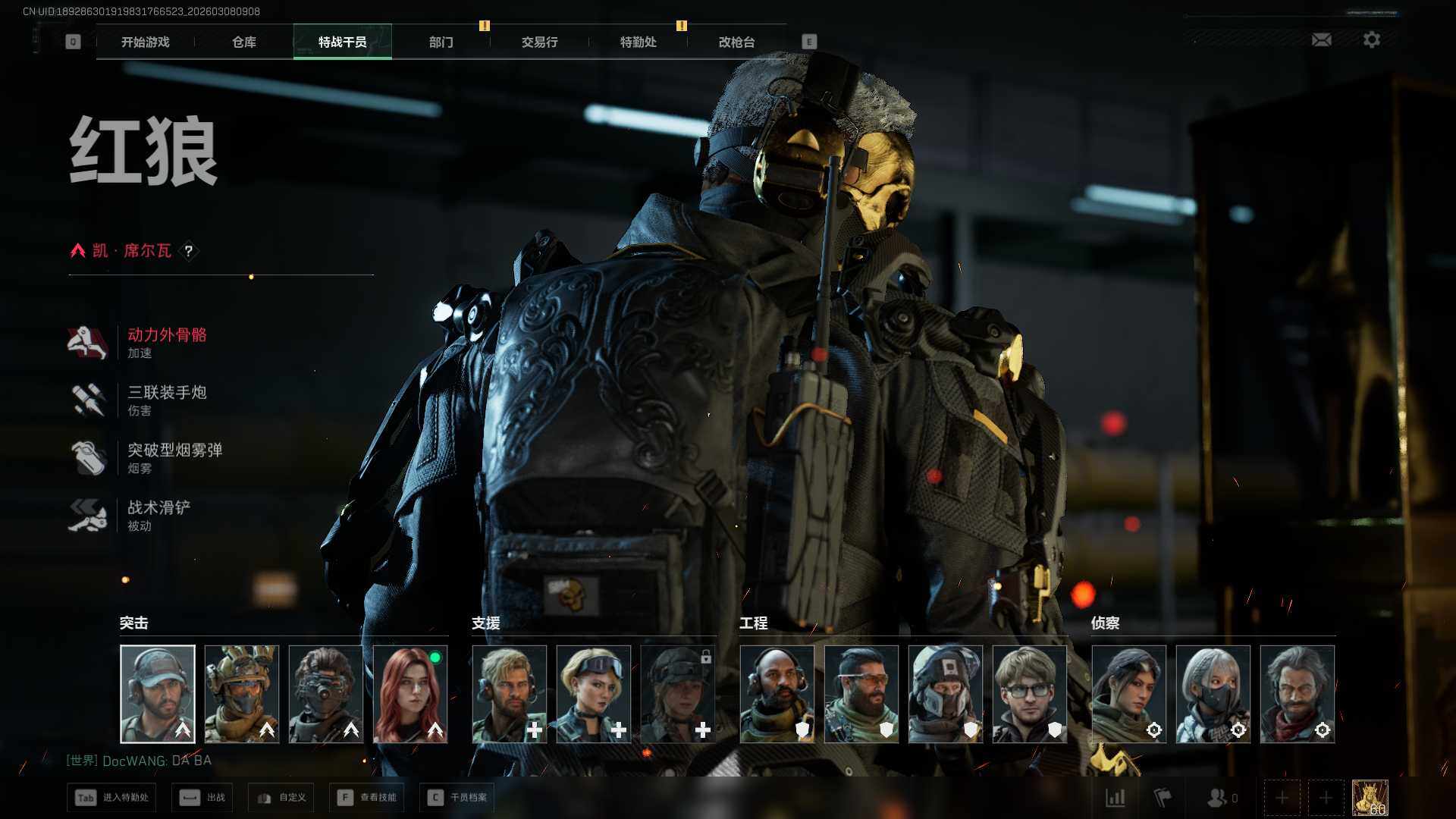The width and height of the screenshot is (1456, 819).
Task: Select the locked support operator portrait
Action: coord(678,694)
